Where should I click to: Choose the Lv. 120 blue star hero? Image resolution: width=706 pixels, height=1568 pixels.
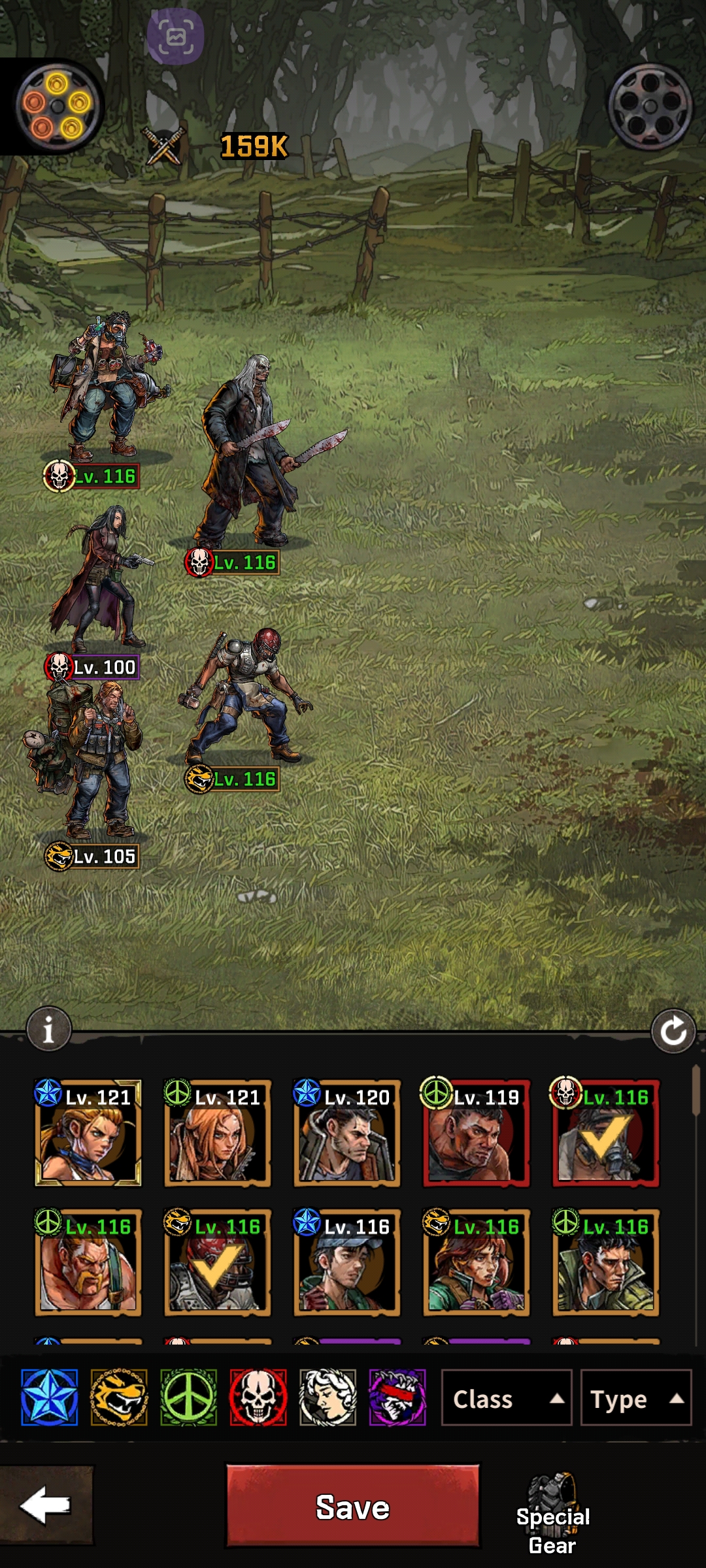click(x=346, y=1133)
